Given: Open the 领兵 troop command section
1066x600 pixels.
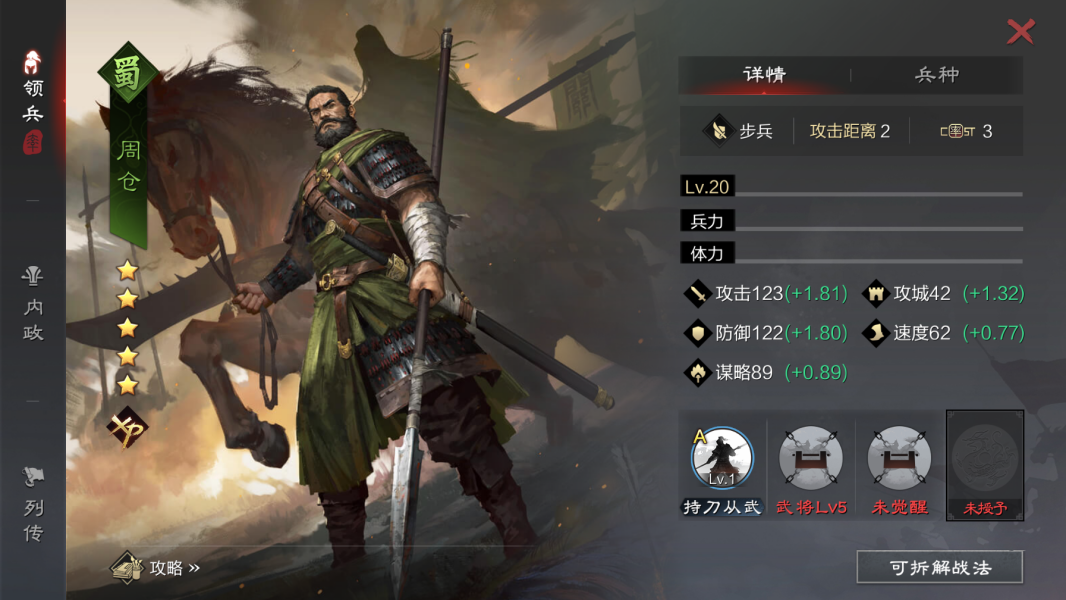Looking at the screenshot, I should pos(33,102).
